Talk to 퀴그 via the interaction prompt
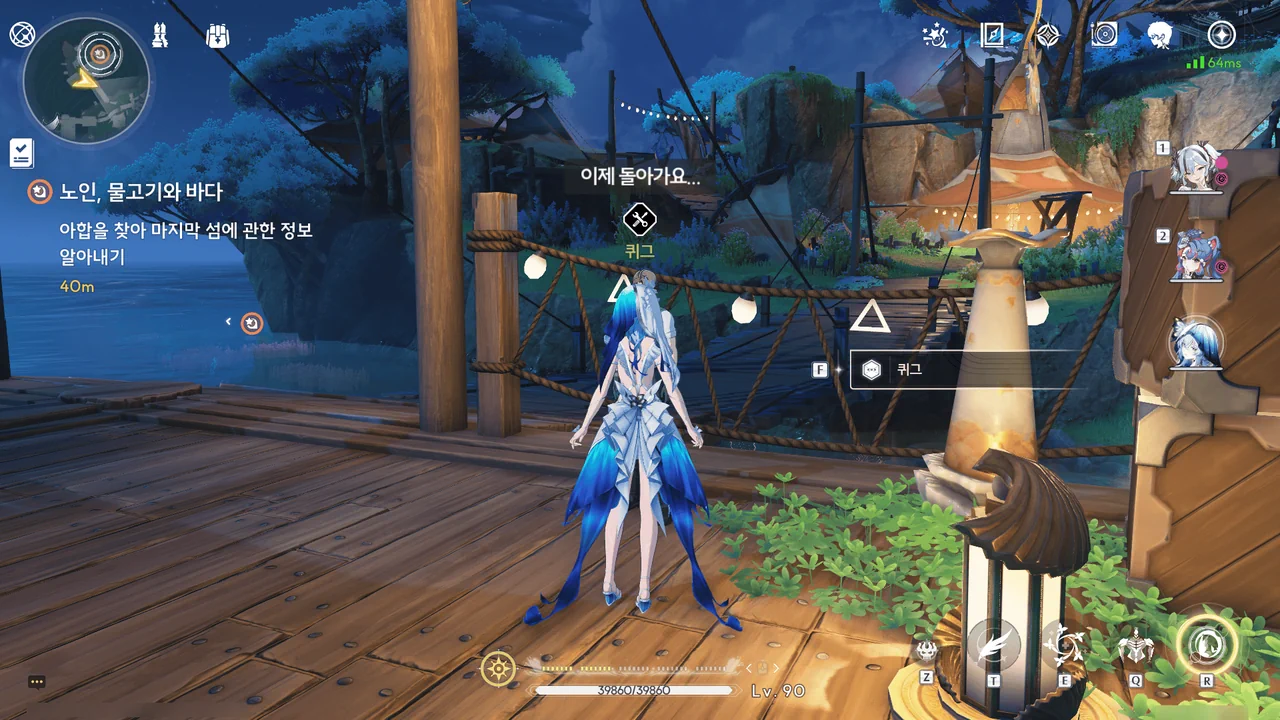This screenshot has height=720, width=1280. [960, 369]
